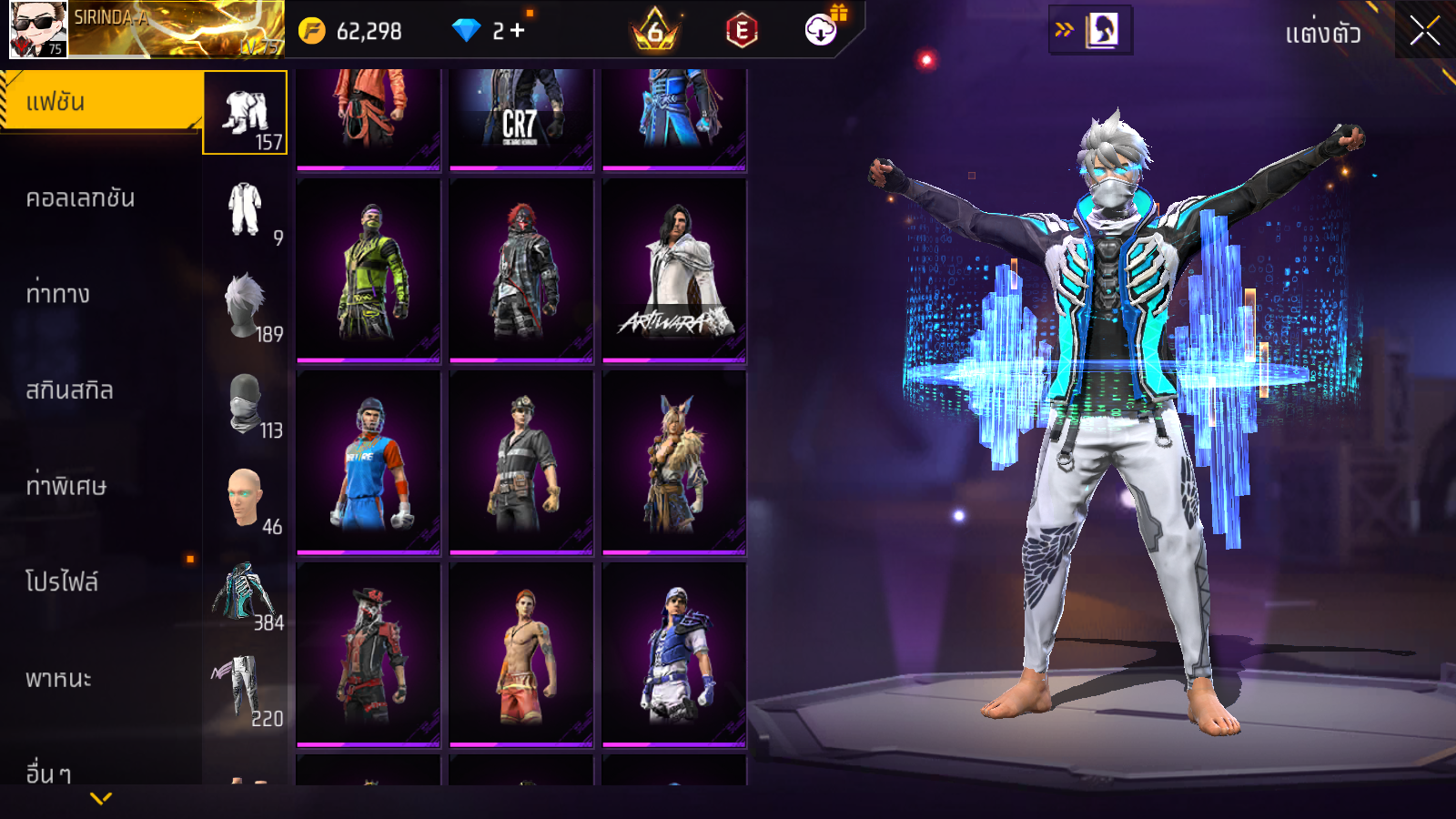Choose the white coat Artiwara outfit
Screen dimensions: 1456x819
[x=674, y=271]
